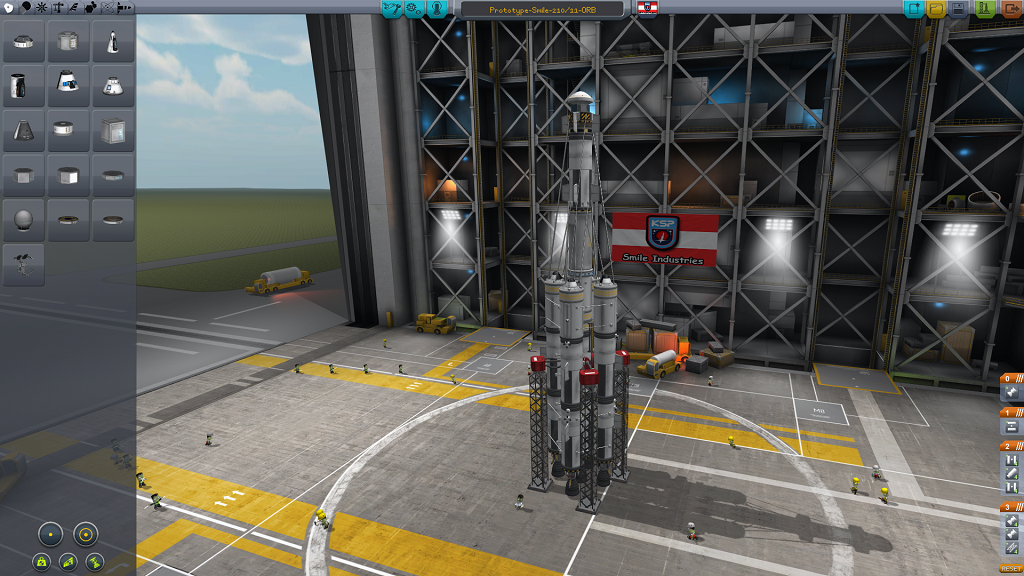Select the Pods part category tab
The width and height of the screenshot is (1024, 576).
(x=9, y=8)
